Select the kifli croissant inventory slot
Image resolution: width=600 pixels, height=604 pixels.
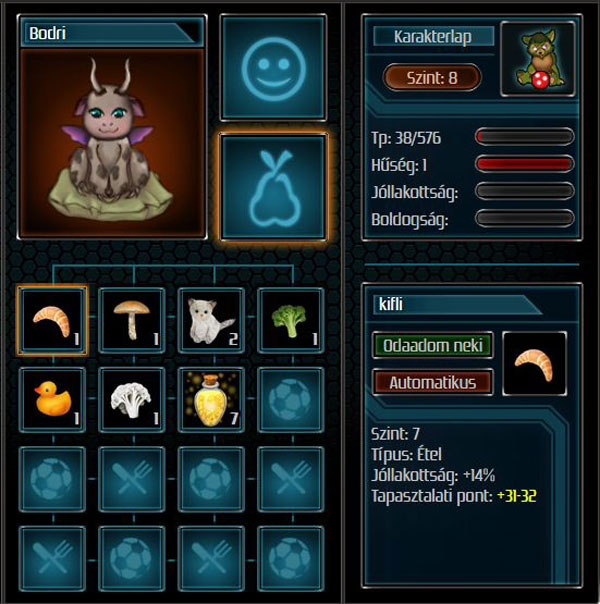(x=52, y=320)
